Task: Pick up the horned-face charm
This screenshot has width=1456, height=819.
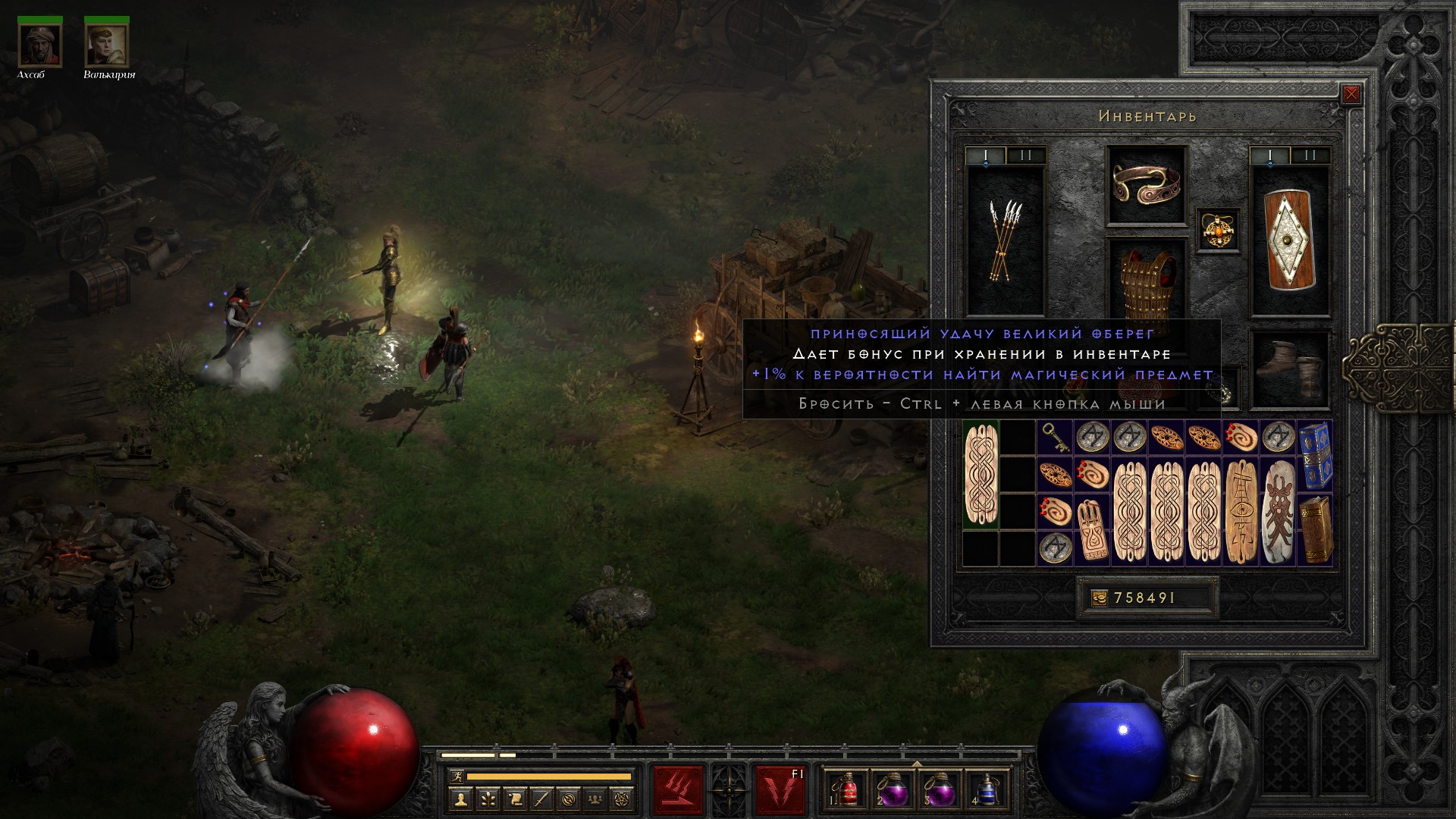Action: (1279, 512)
